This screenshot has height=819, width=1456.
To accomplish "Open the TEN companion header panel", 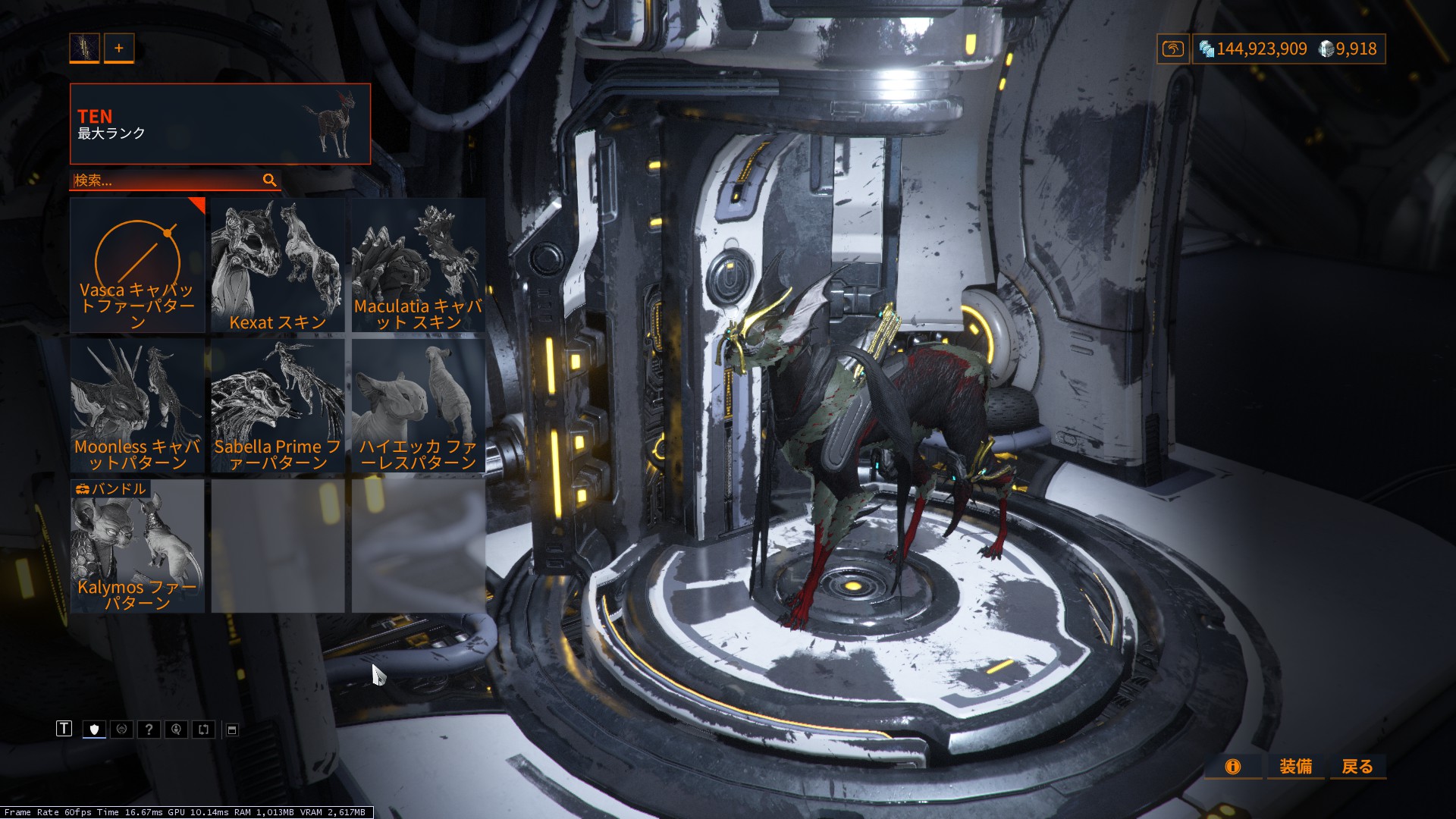I will coord(220,124).
